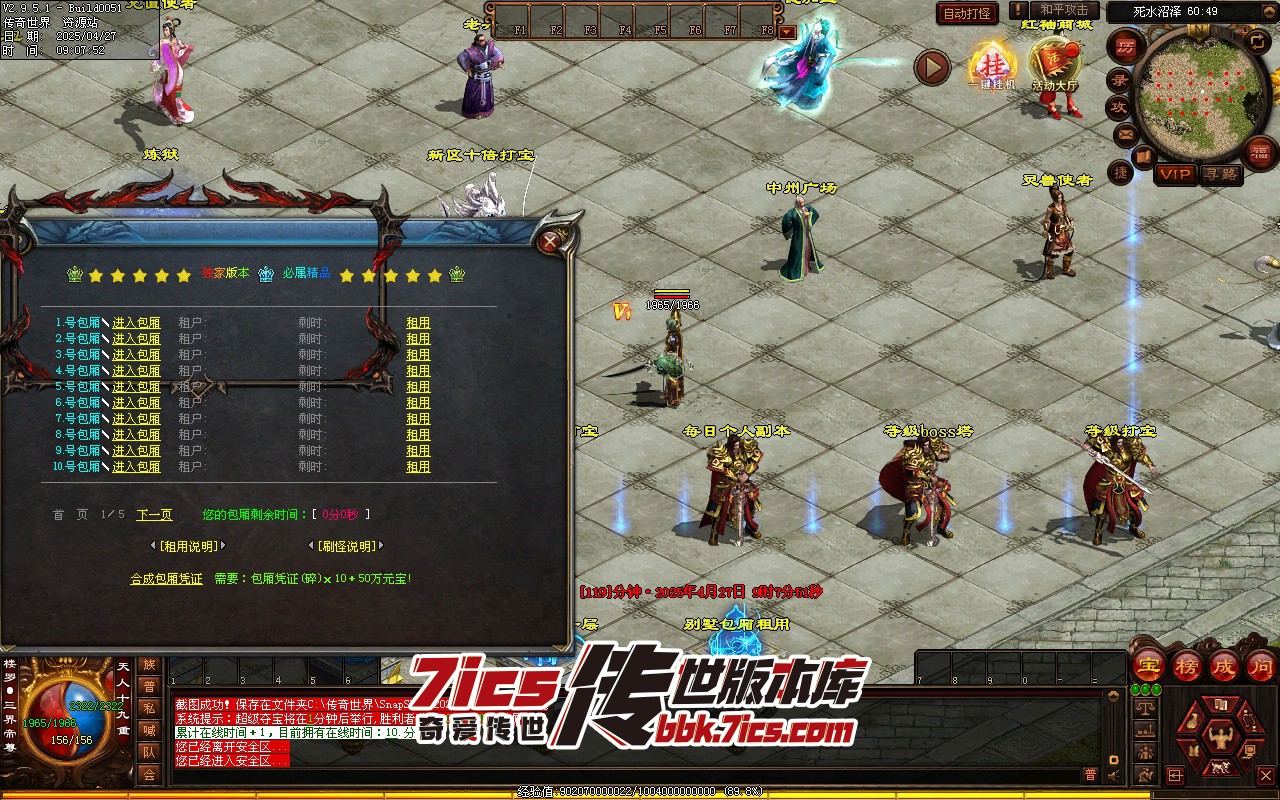1280x800 pixels.
Task: Select the private chat channel (私)
Action: point(149,708)
